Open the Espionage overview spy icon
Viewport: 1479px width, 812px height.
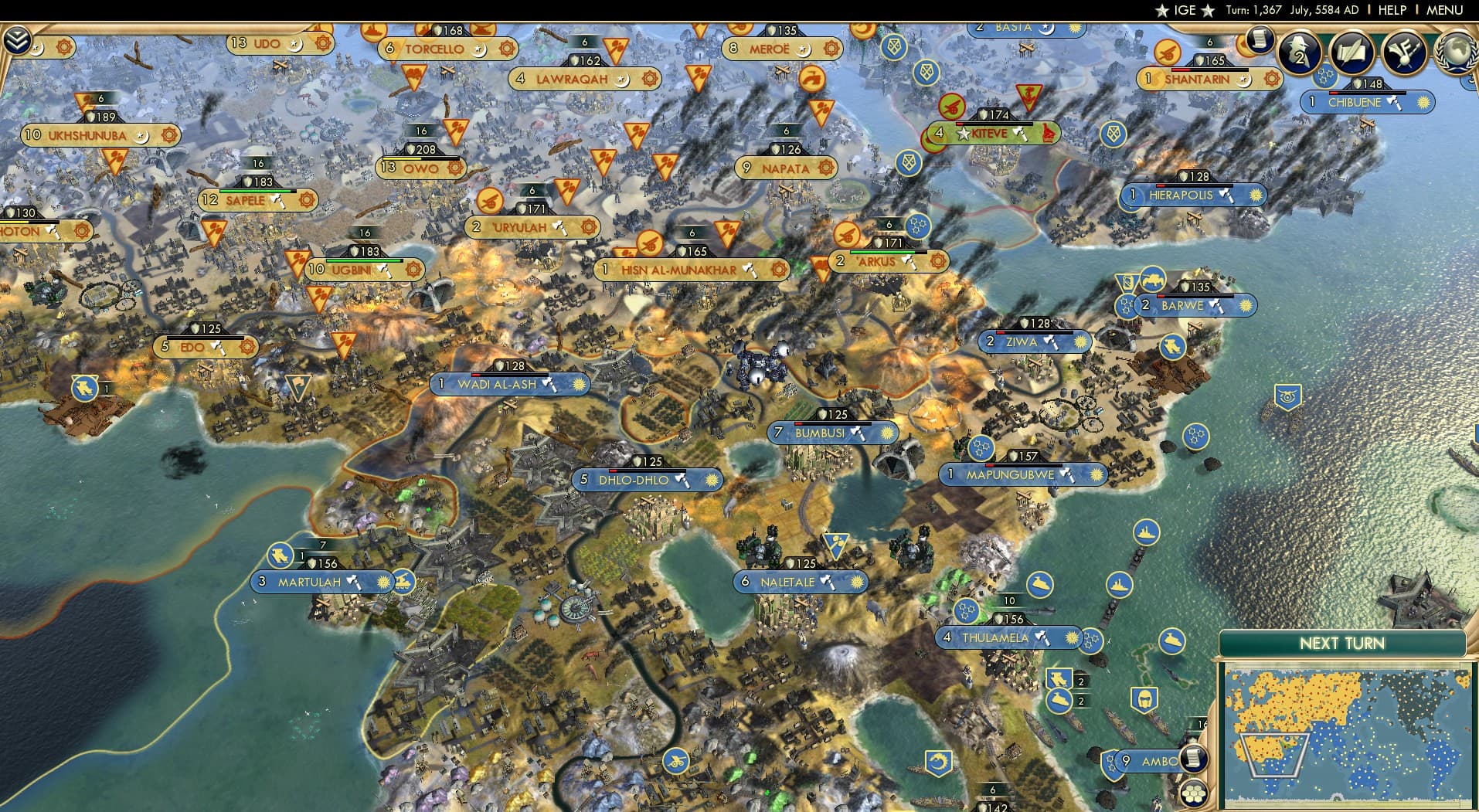coord(1297,54)
